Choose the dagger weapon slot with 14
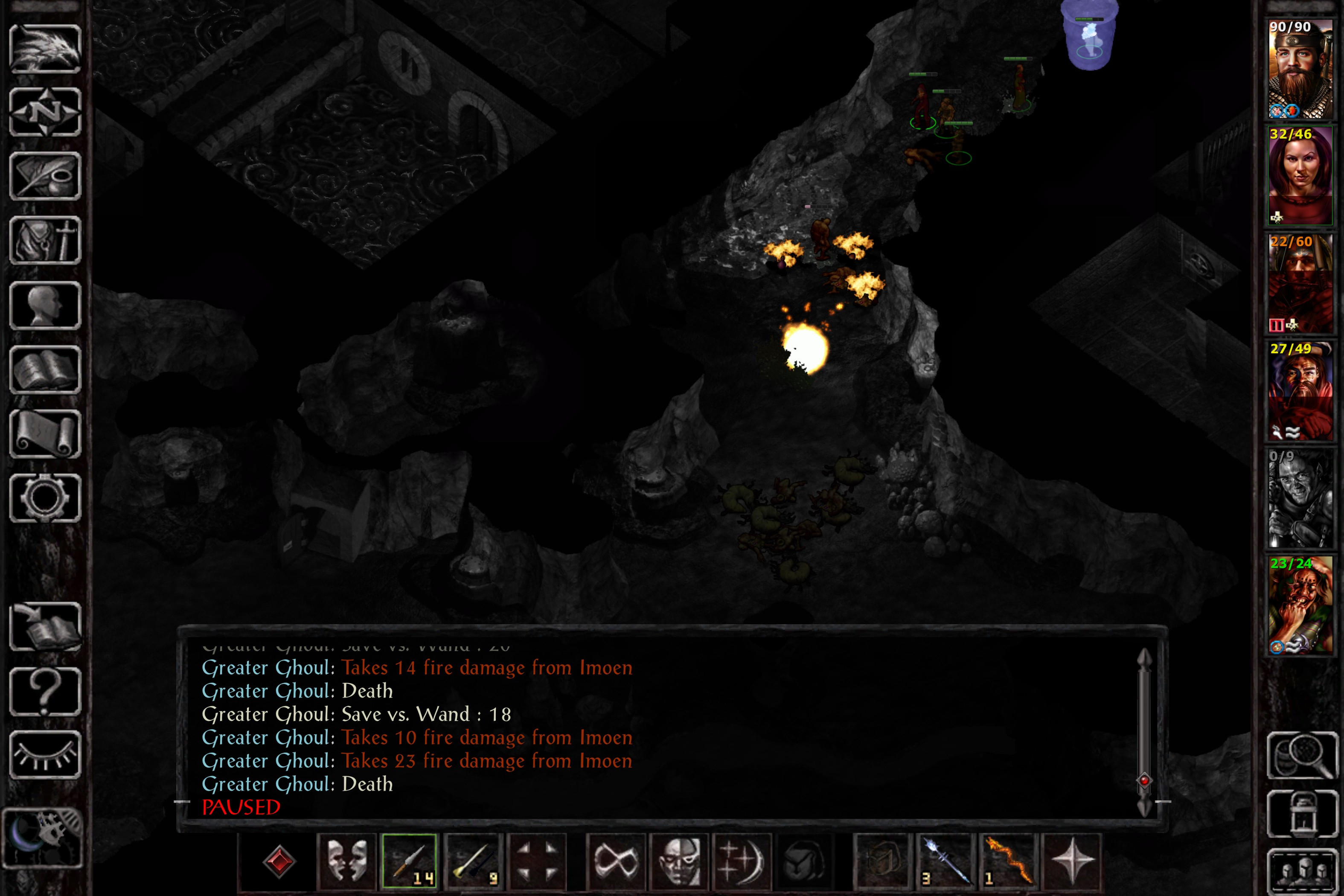The height and width of the screenshot is (896, 1344). pos(409,861)
